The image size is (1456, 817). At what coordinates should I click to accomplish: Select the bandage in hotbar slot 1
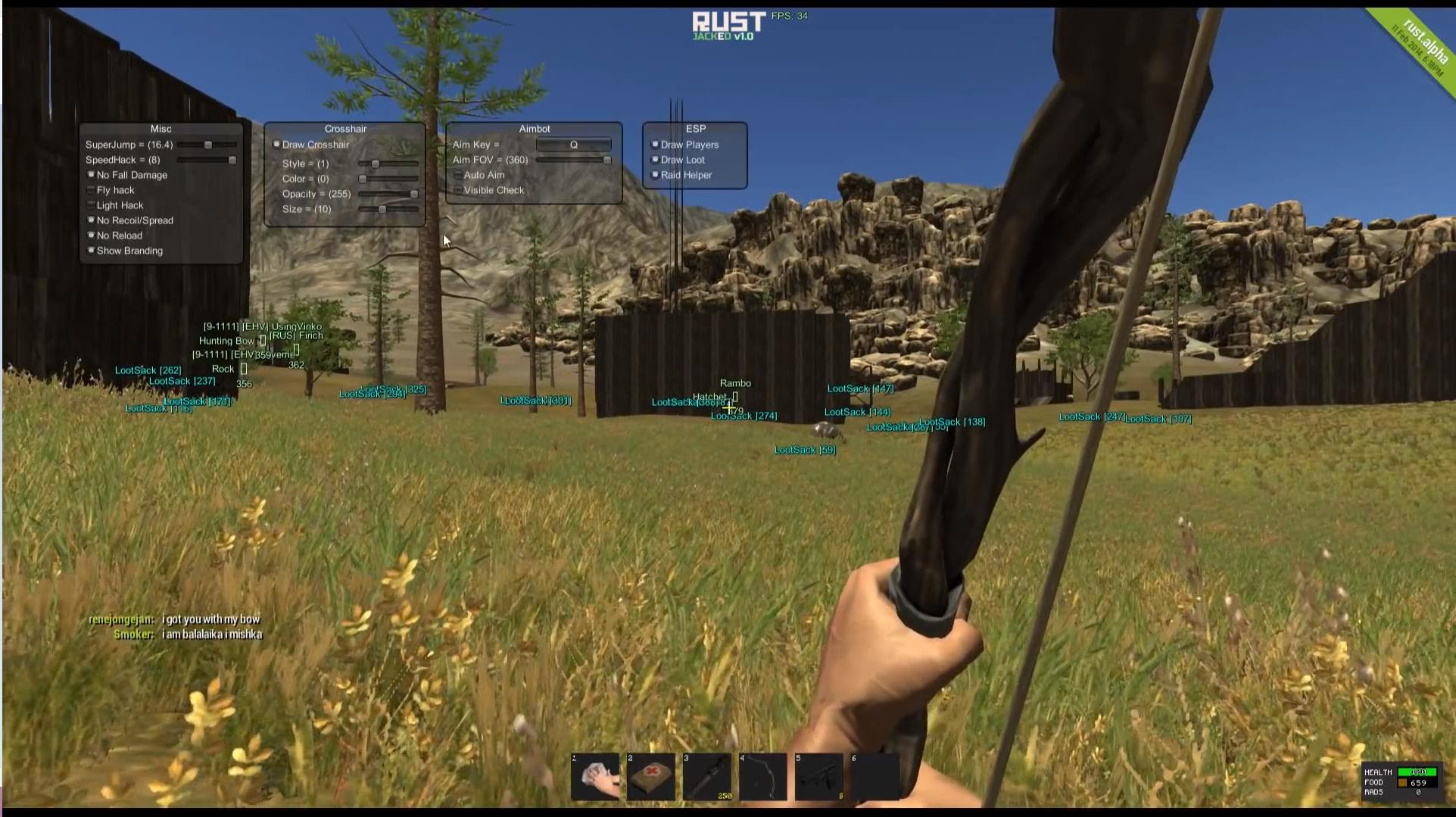tap(594, 775)
